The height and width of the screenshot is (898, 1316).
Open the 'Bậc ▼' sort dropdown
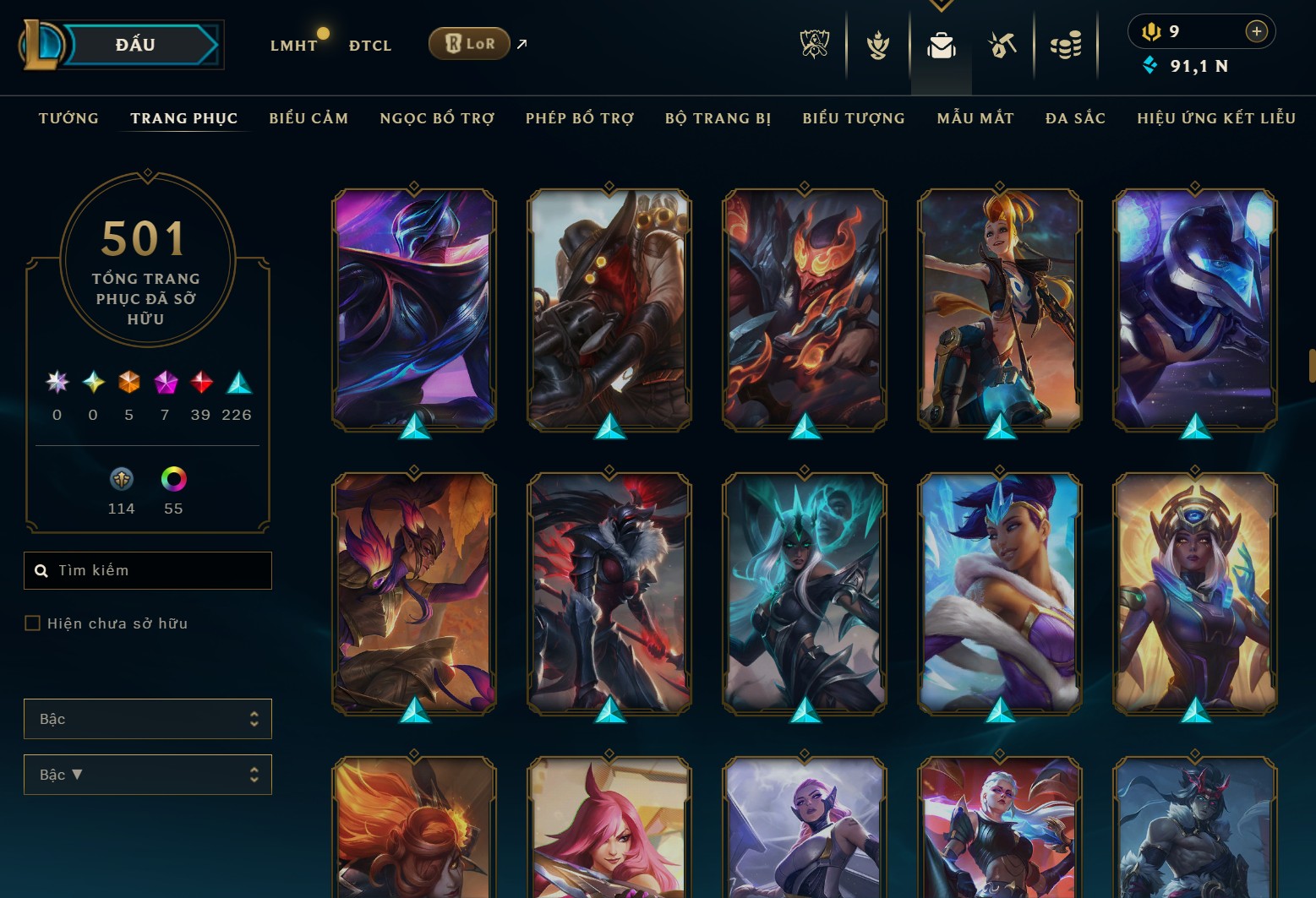click(148, 774)
